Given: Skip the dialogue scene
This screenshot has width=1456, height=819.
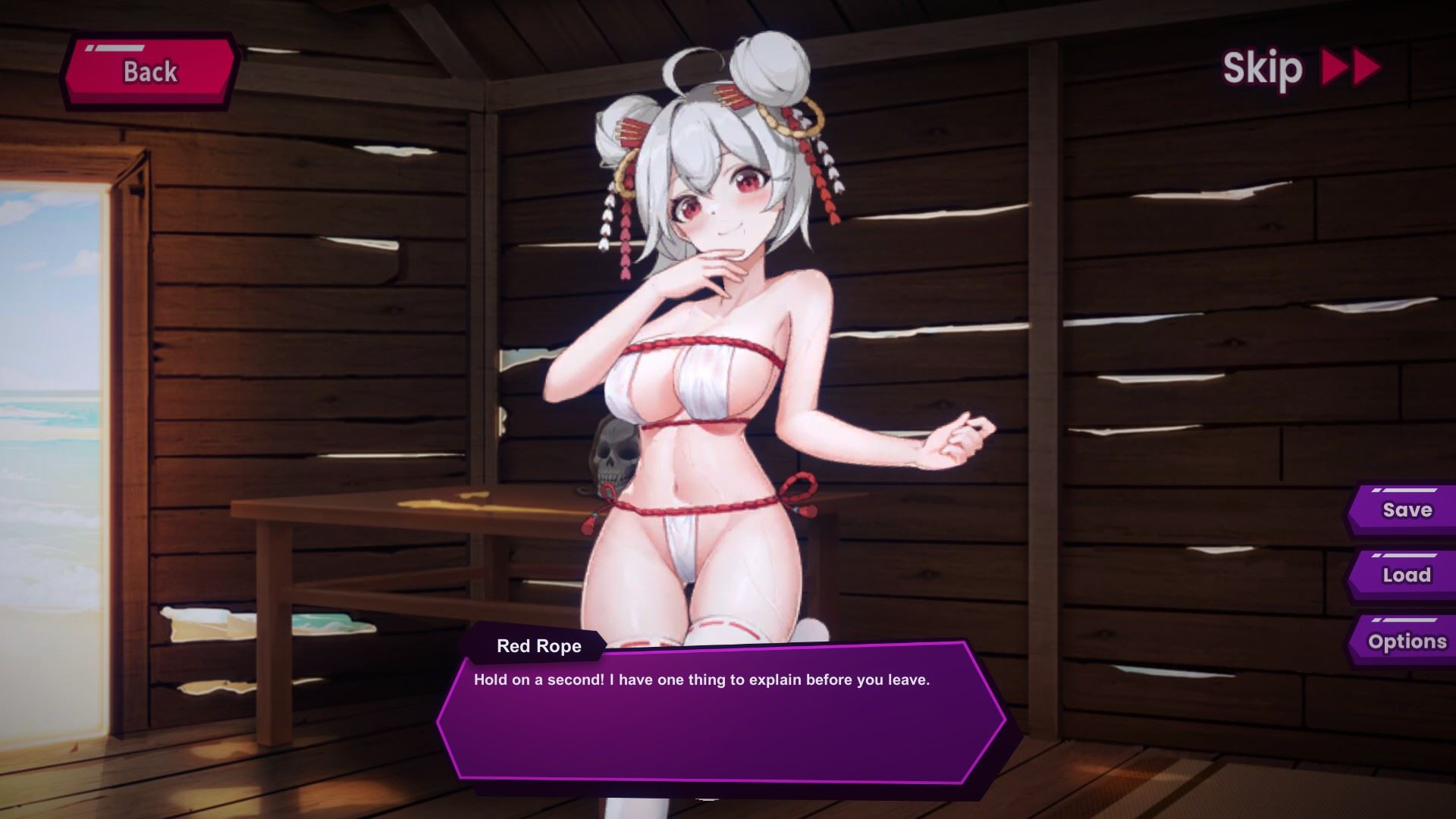Looking at the screenshot, I should (1300, 69).
